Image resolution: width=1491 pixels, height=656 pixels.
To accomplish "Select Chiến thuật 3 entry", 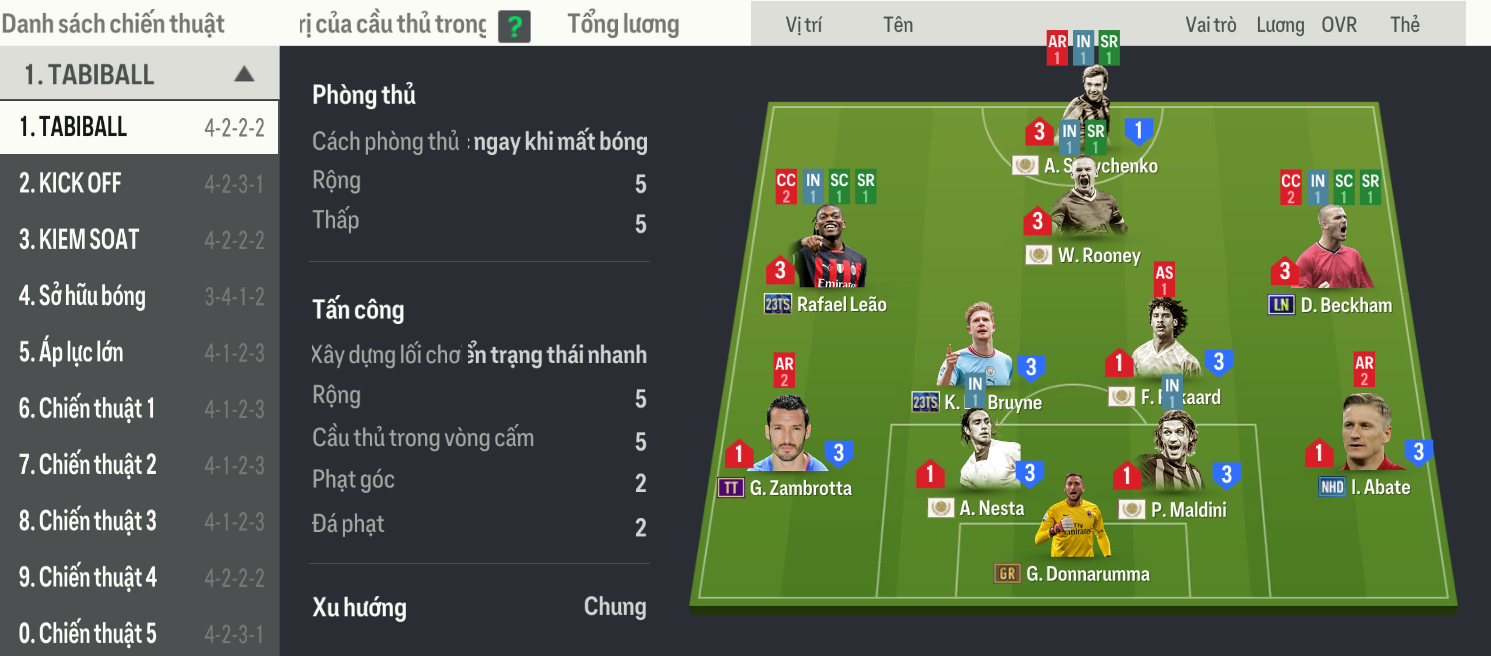I will pyautogui.click(x=138, y=521).
